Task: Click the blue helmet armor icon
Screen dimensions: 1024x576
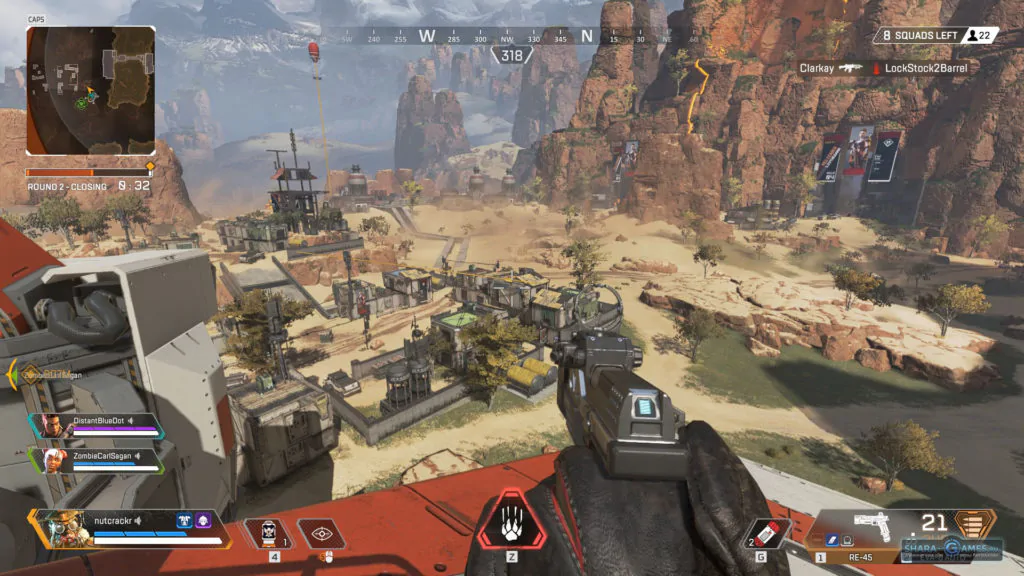Action: pyautogui.click(x=184, y=521)
